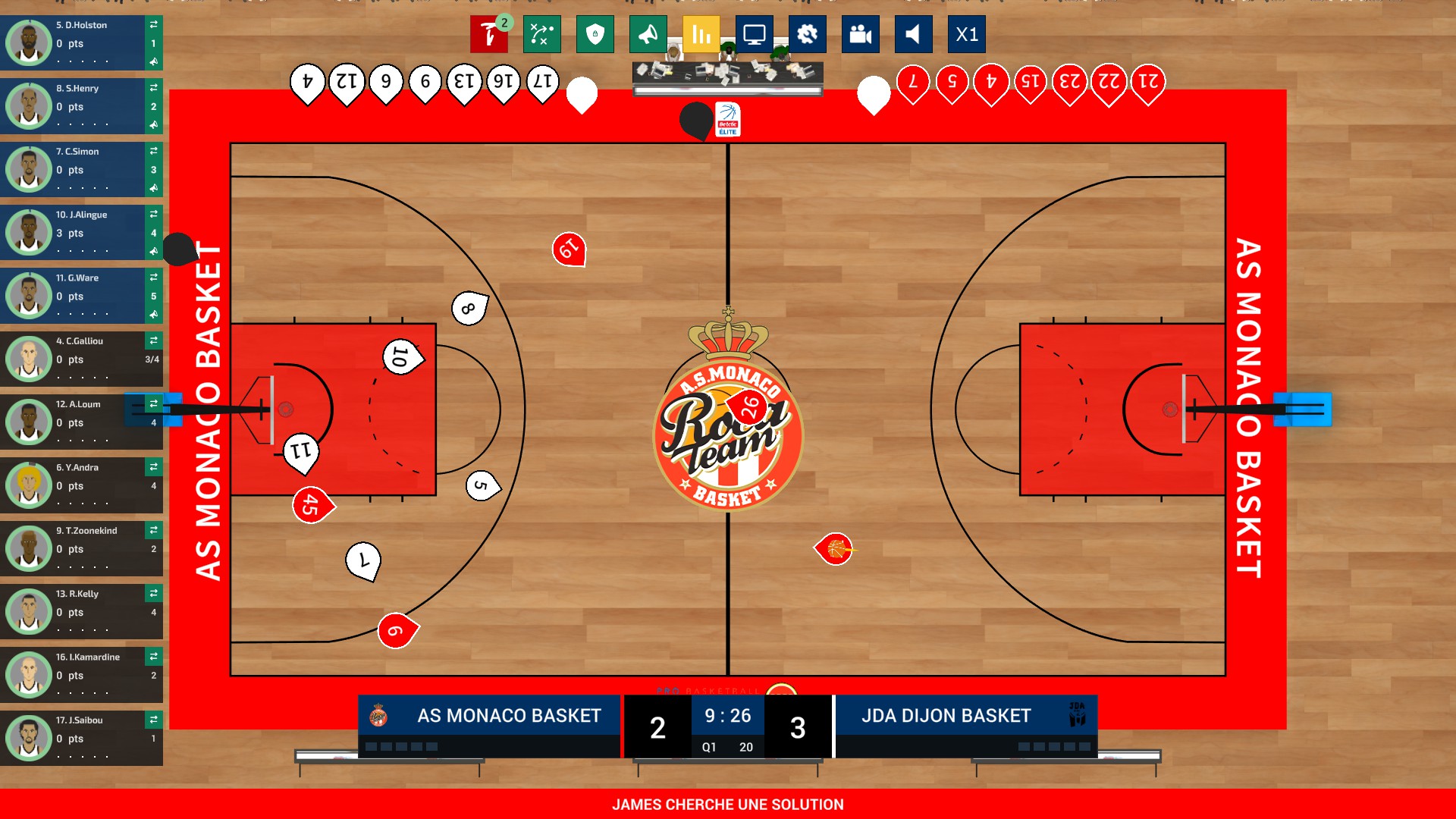
Task: Select the video camera replay icon
Action: (x=860, y=34)
